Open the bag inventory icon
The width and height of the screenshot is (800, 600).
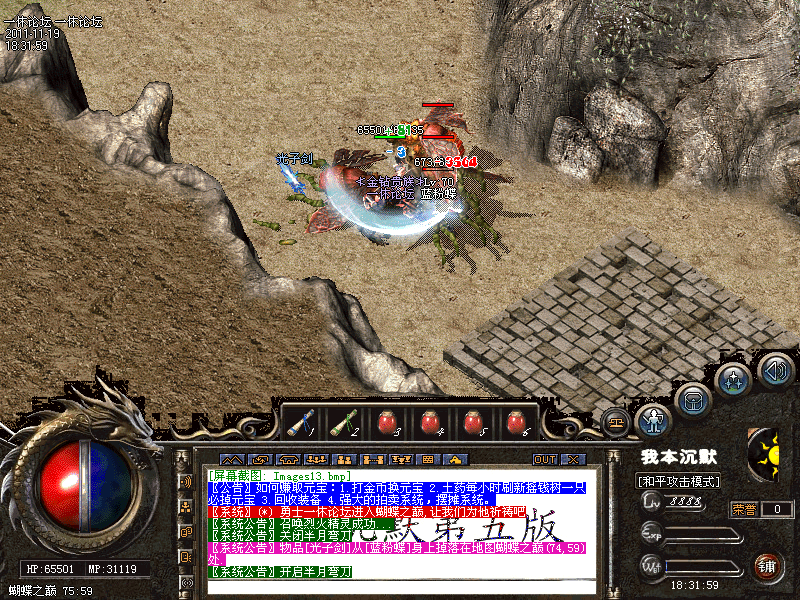pos(692,400)
